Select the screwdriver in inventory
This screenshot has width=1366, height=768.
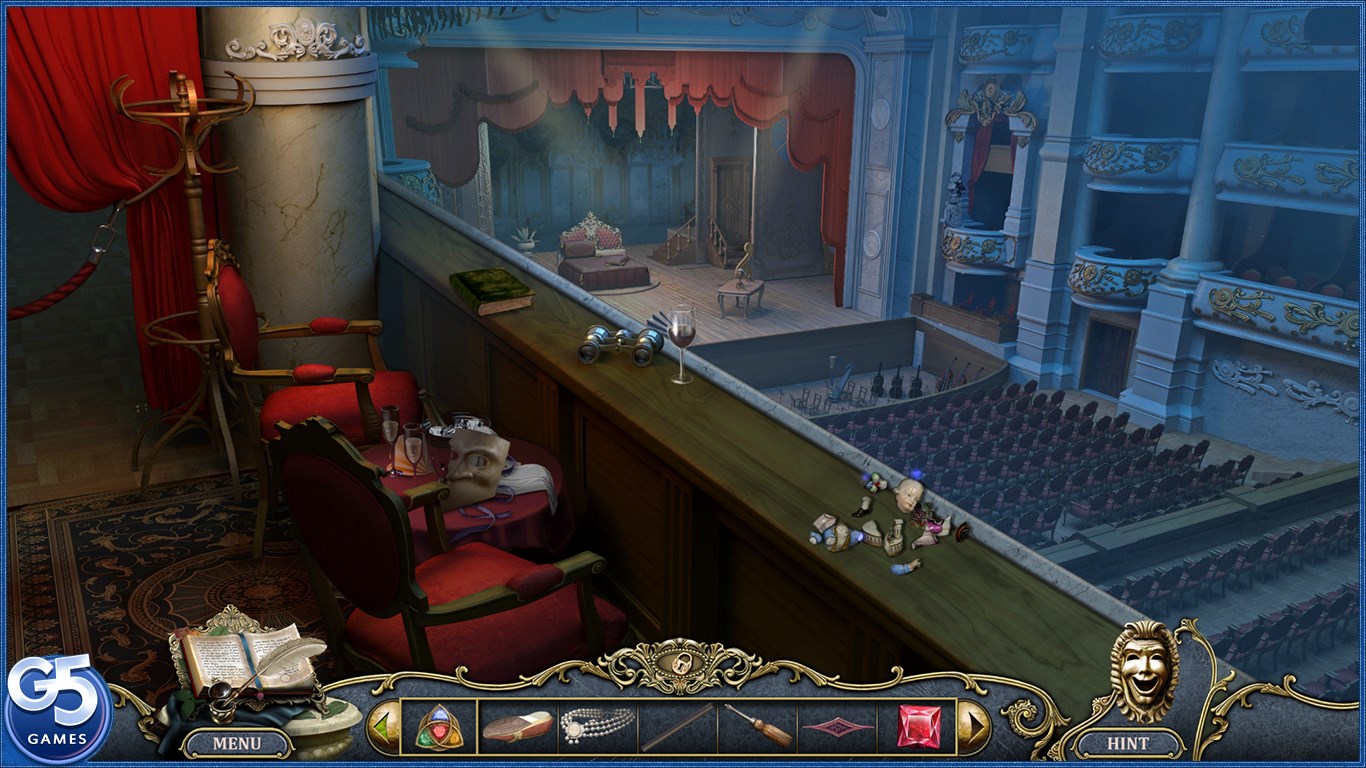(x=757, y=727)
